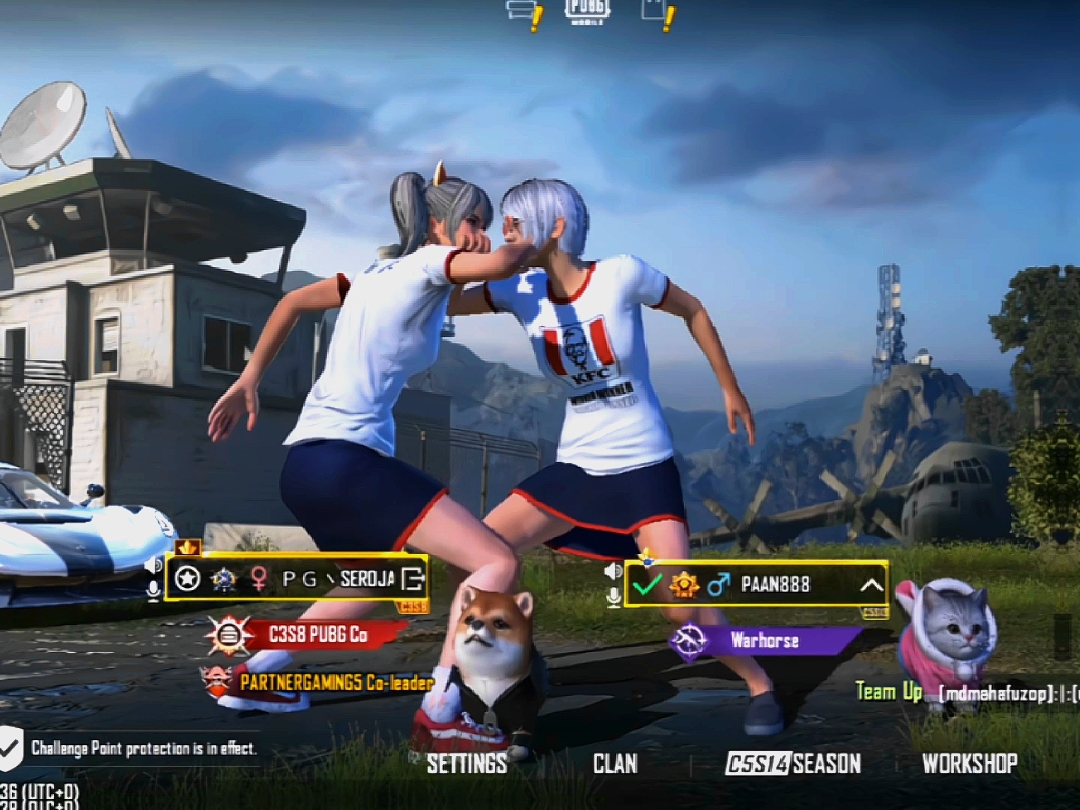1080x810 pixels.
Task: Toggle the speaker icon beside SEROJA's panel
Action: 153,565
